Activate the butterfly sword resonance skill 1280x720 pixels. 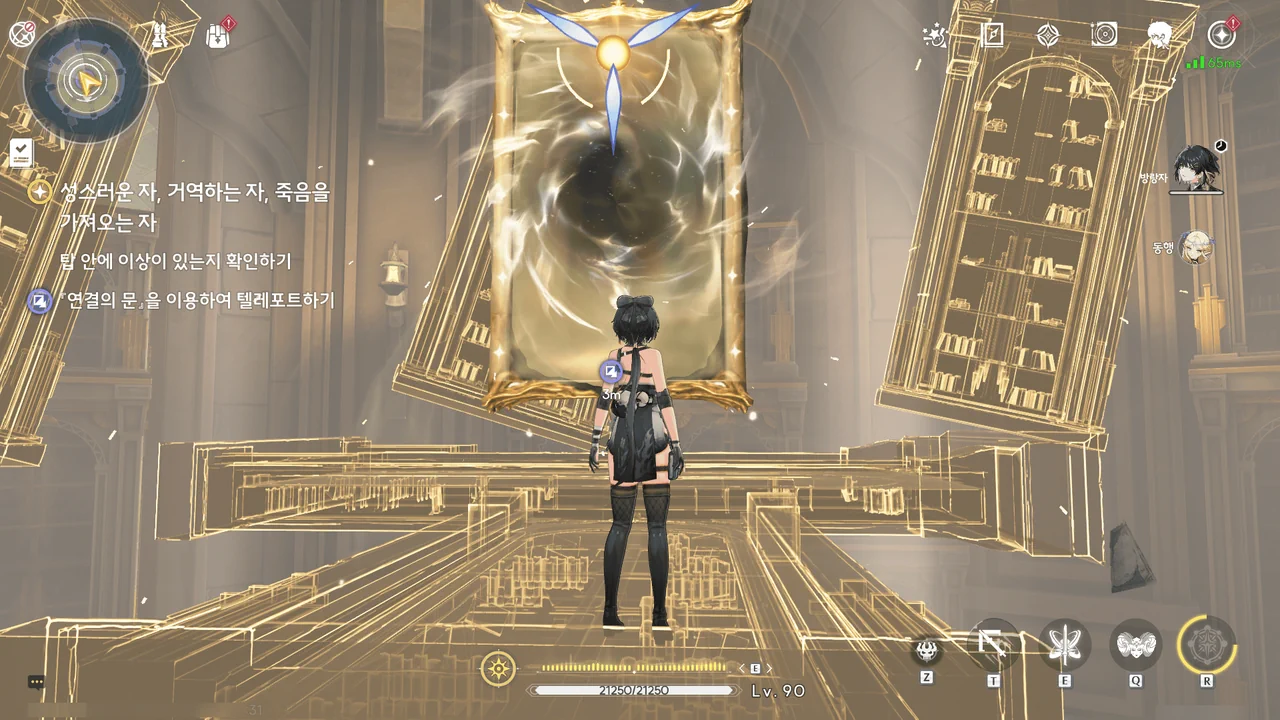1064,644
